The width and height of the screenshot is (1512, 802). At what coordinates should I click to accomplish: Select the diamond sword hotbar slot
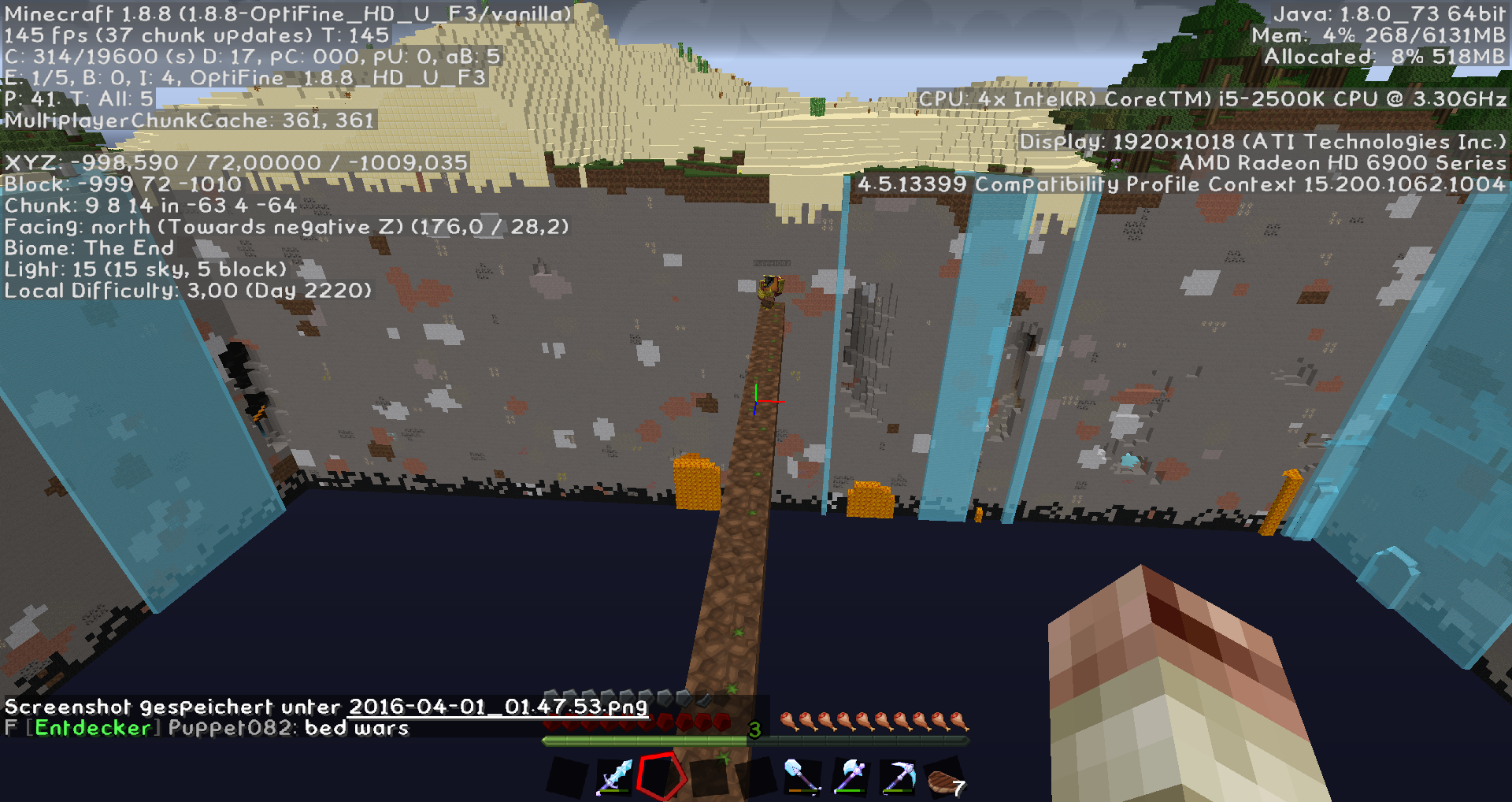coord(614,777)
